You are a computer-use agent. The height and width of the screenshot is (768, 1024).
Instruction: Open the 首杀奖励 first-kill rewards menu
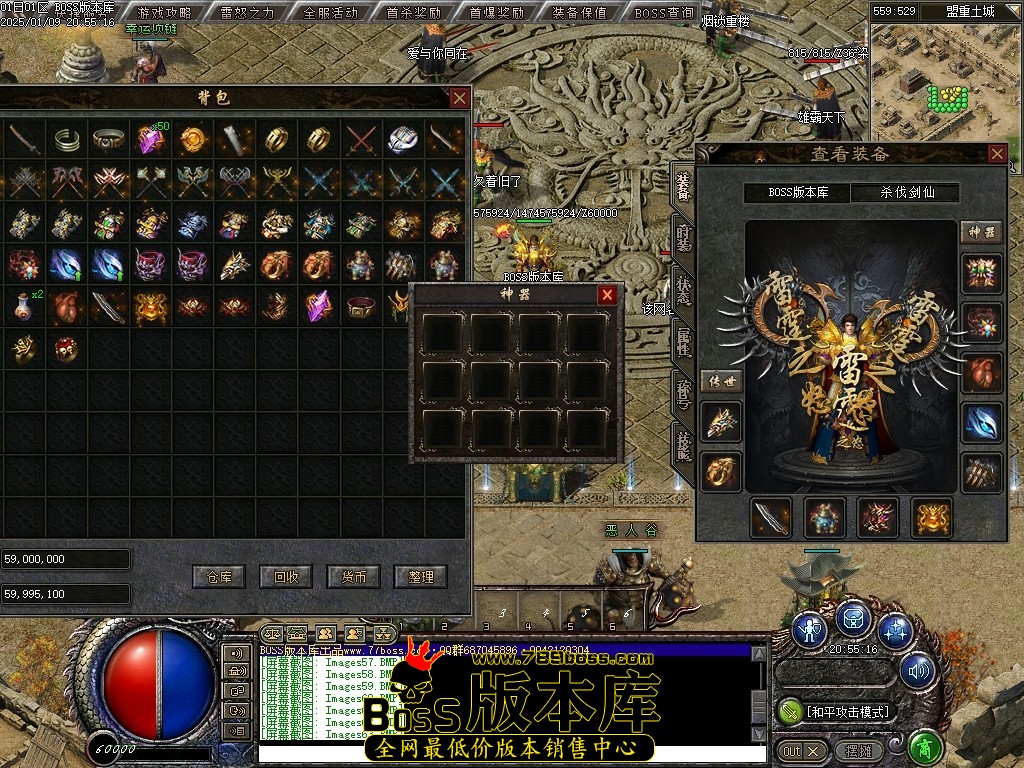(413, 13)
